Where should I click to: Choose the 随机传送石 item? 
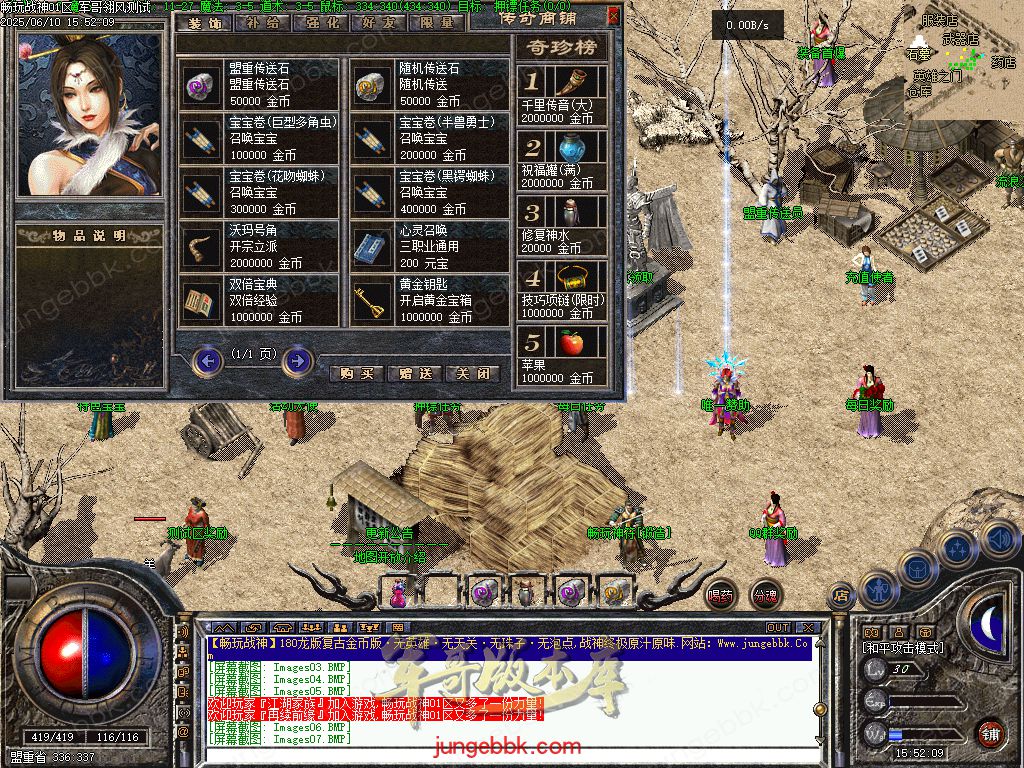pyautogui.click(x=430, y=84)
